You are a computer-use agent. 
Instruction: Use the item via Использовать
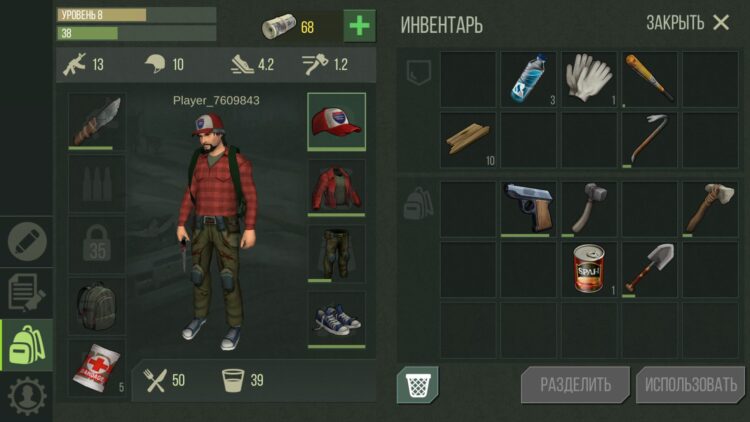(690, 385)
